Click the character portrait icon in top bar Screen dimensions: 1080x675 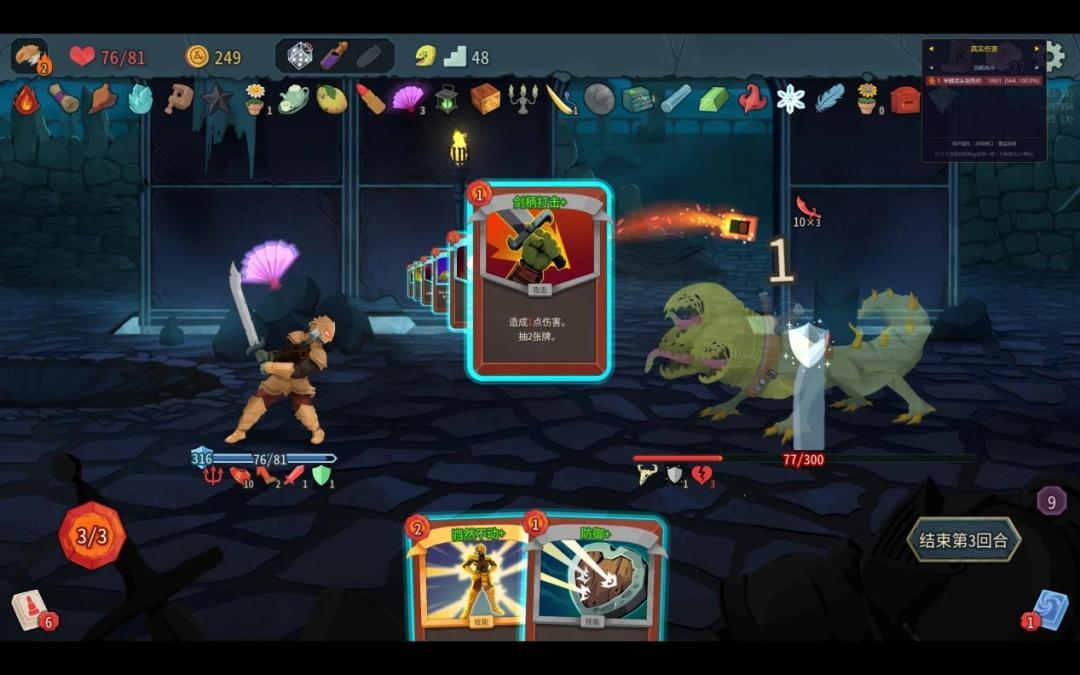[x=30, y=56]
